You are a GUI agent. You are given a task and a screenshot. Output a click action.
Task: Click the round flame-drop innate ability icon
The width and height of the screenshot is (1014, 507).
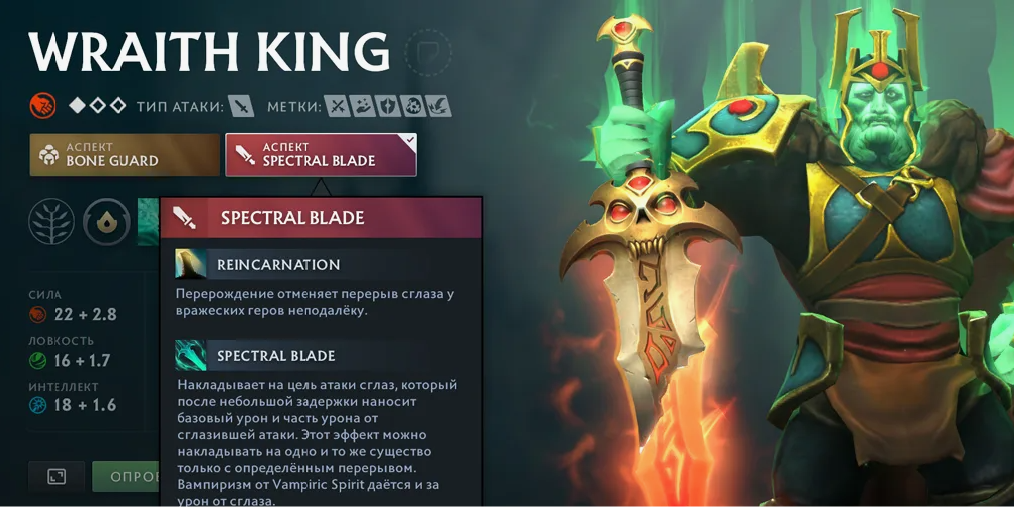(105, 221)
